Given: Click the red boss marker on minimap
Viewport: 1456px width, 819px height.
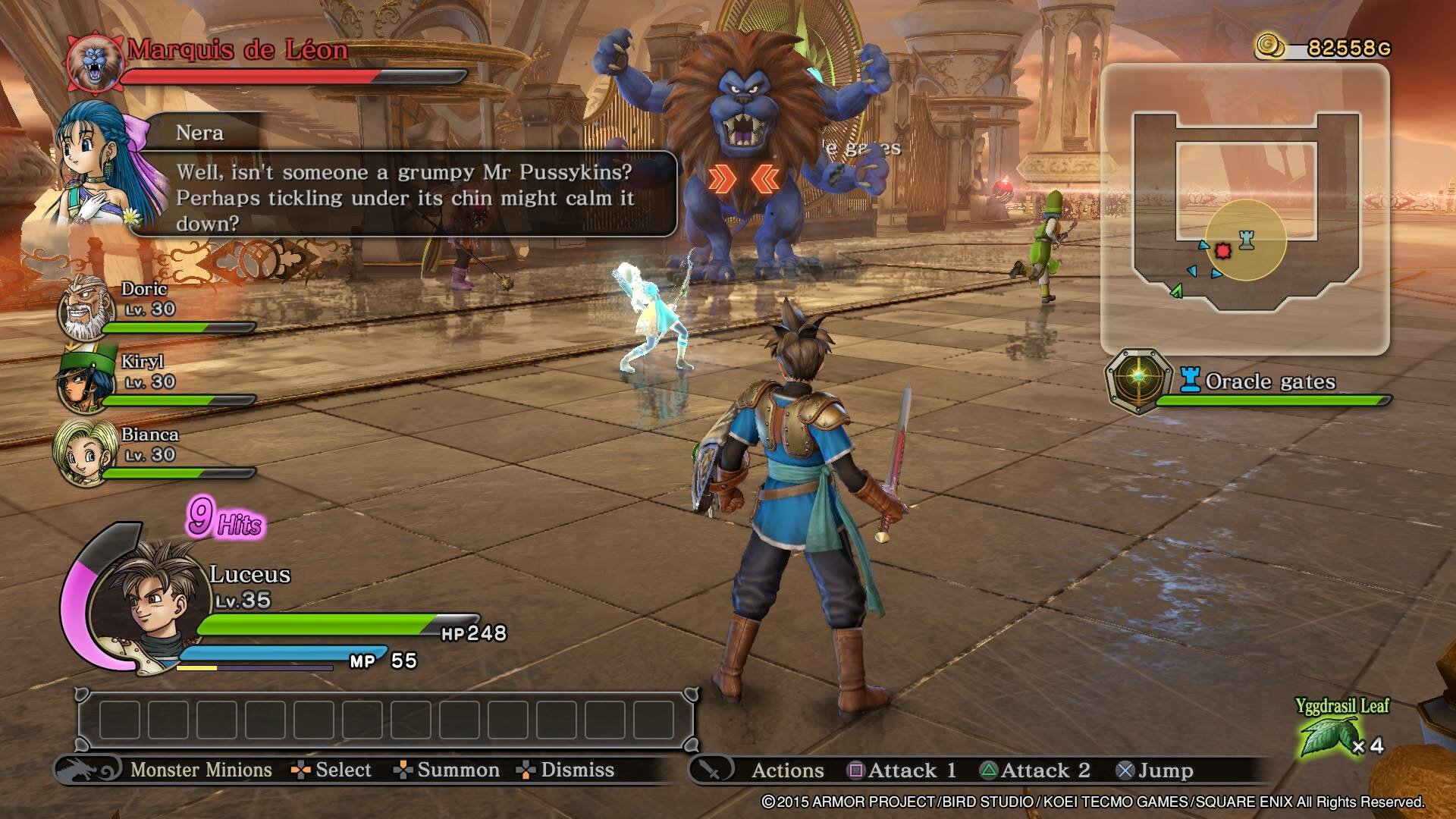Looking at the screenshot, I should coord(1222,250).
